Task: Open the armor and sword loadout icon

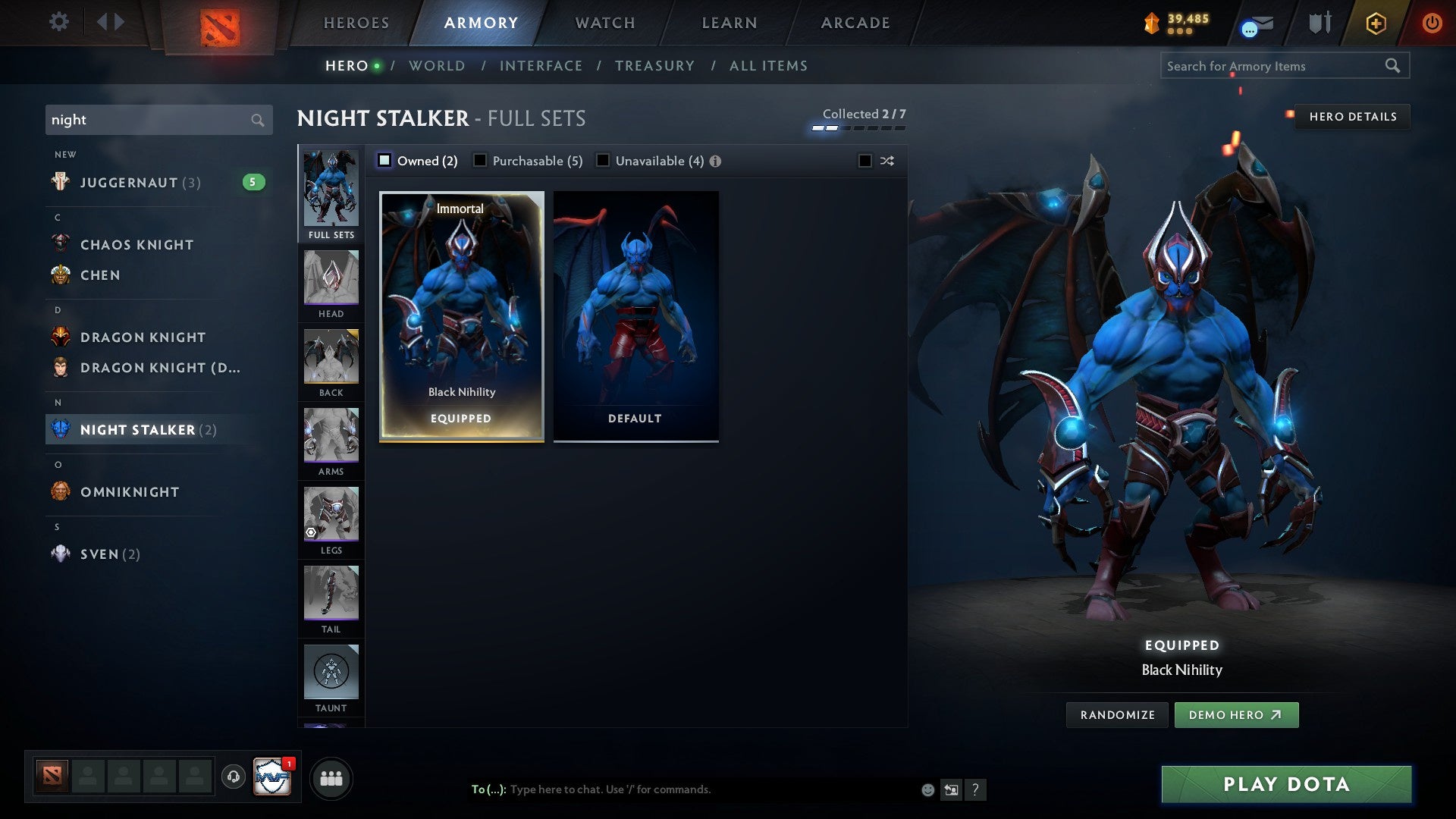Action: (1319, 22)
